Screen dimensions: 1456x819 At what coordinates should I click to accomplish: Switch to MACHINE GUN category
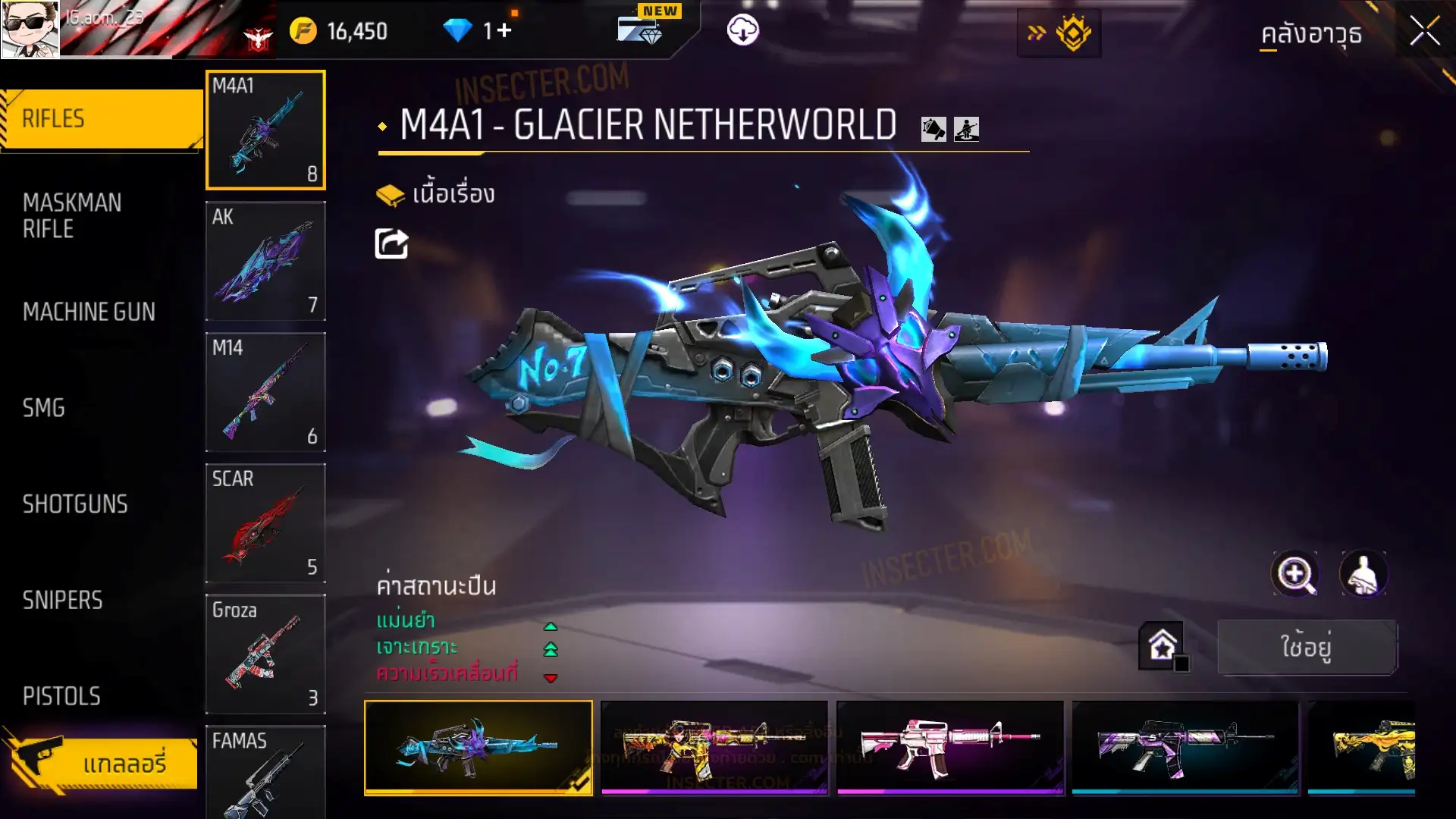pos(89,312)
